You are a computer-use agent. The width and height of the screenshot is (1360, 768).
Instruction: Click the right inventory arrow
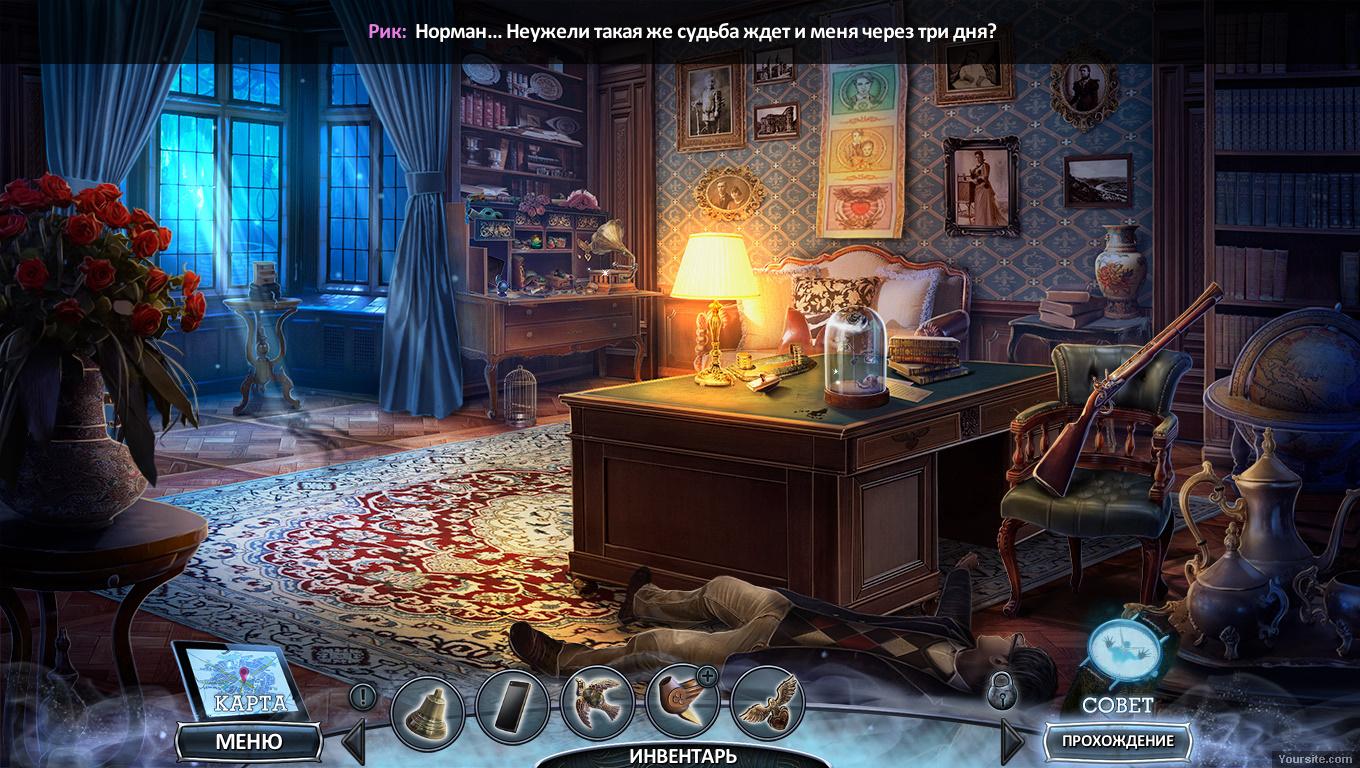click(1011, 741)
